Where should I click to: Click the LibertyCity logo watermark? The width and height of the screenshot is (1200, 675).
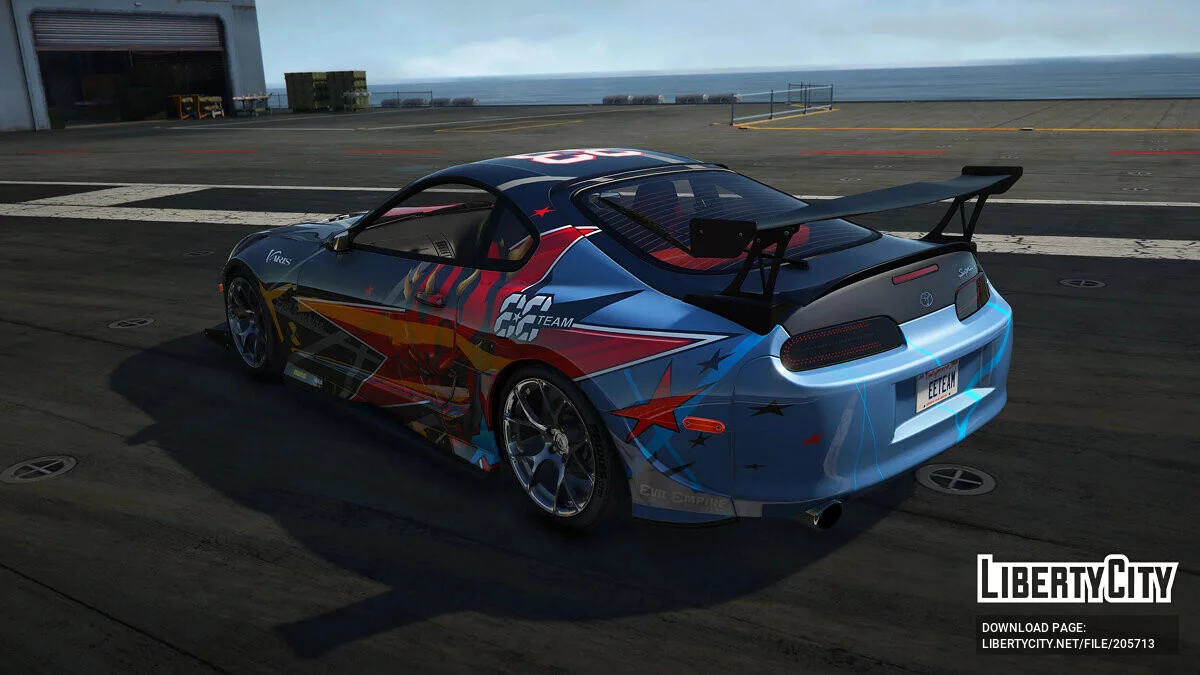pos(1077,579)
